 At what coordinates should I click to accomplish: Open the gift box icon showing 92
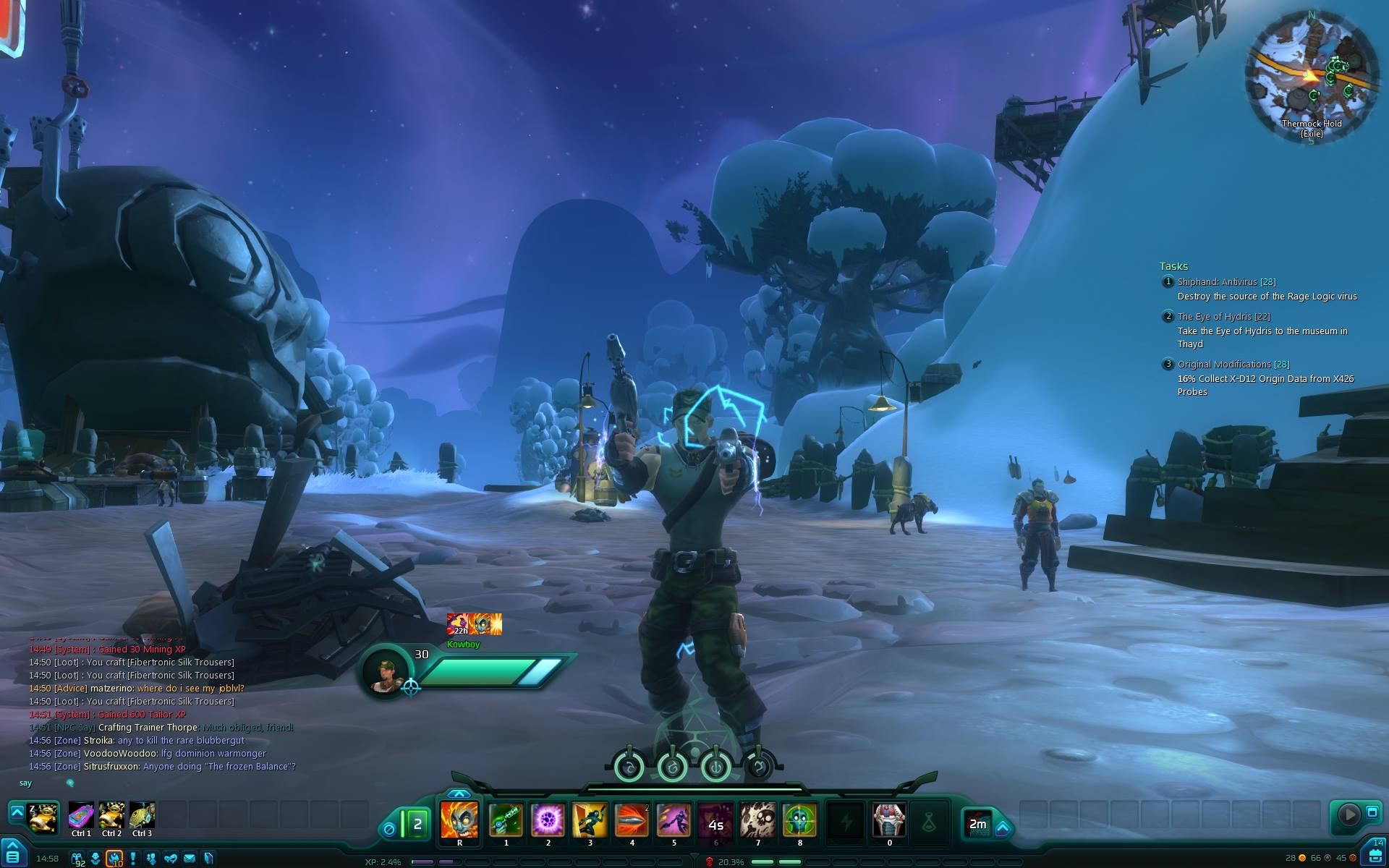[77, 859]
